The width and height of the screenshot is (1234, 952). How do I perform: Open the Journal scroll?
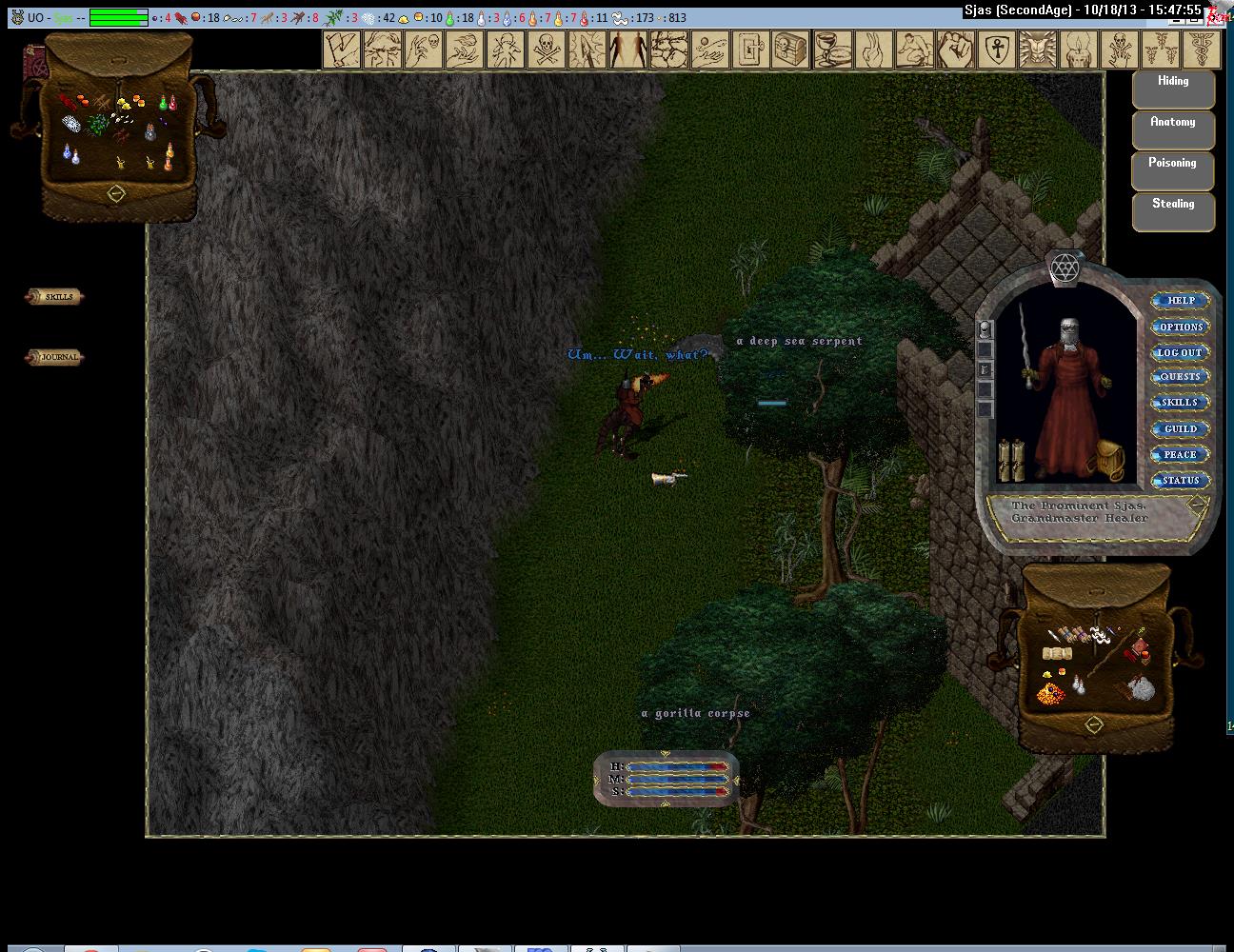(55, 357)
